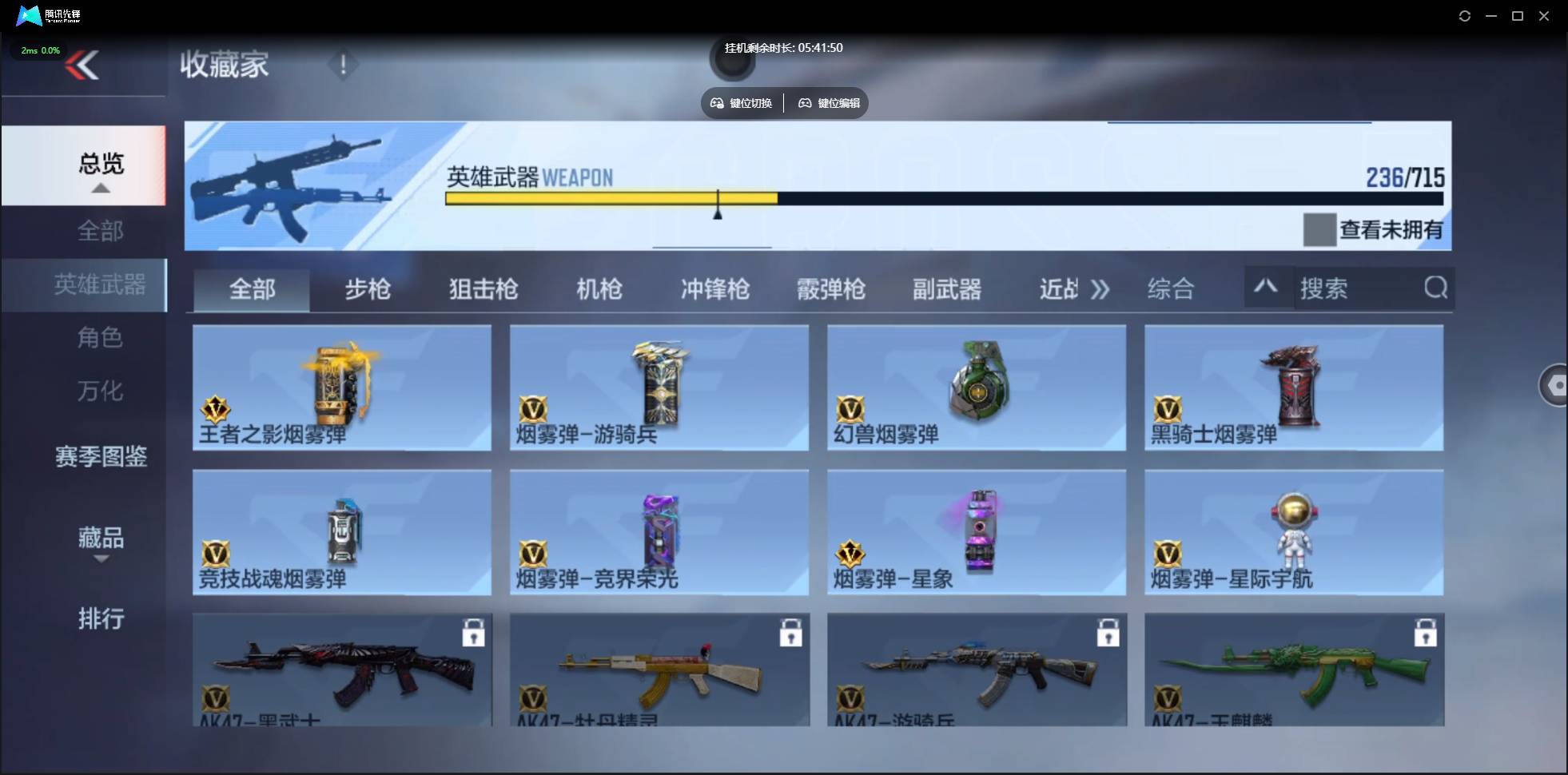The height and width of the screenshot is (775, 1568).
Task: Click the chevron handle on the right edge
Action: coord(1557,385)
